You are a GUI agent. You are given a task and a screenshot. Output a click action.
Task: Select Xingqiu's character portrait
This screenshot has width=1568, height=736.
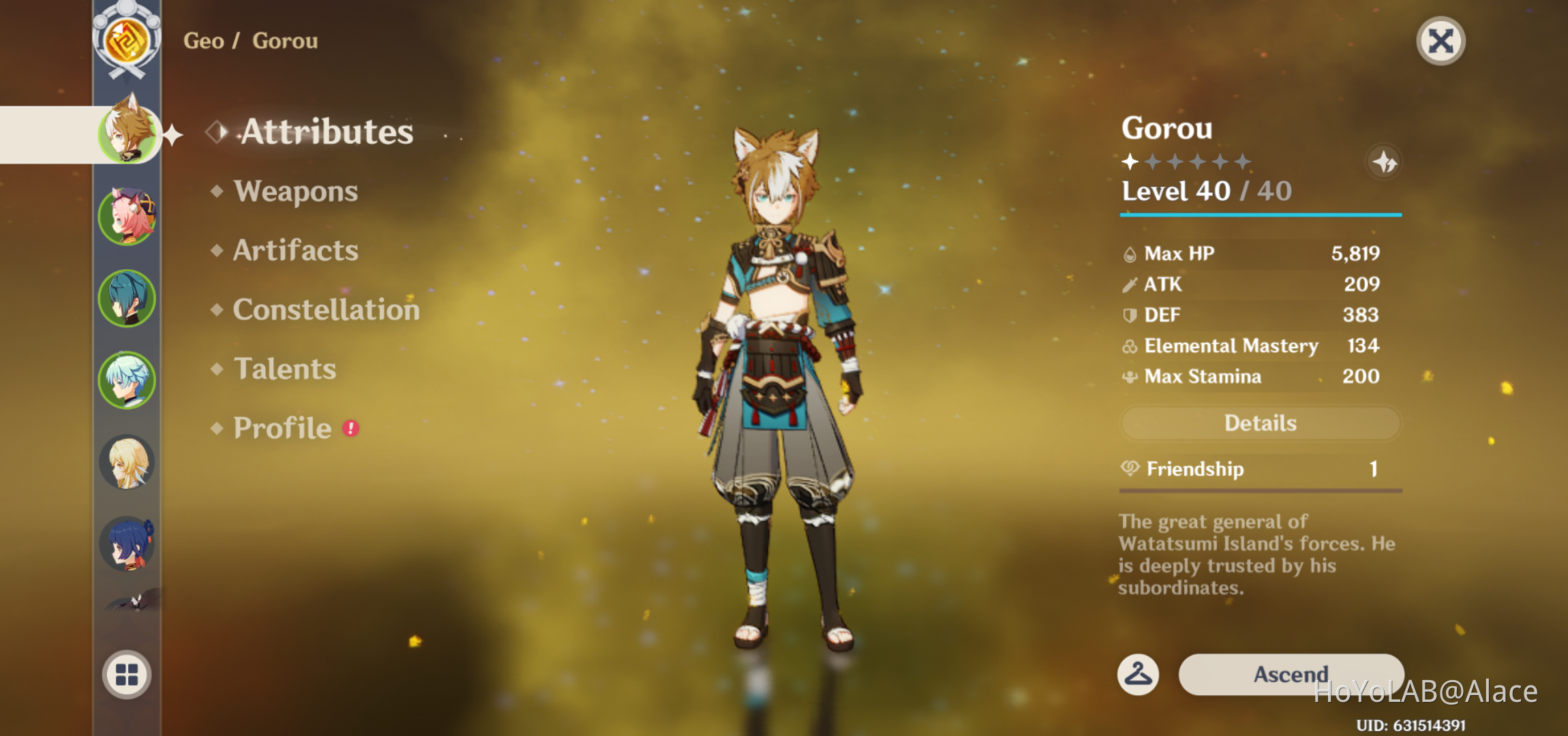[126, 298]
